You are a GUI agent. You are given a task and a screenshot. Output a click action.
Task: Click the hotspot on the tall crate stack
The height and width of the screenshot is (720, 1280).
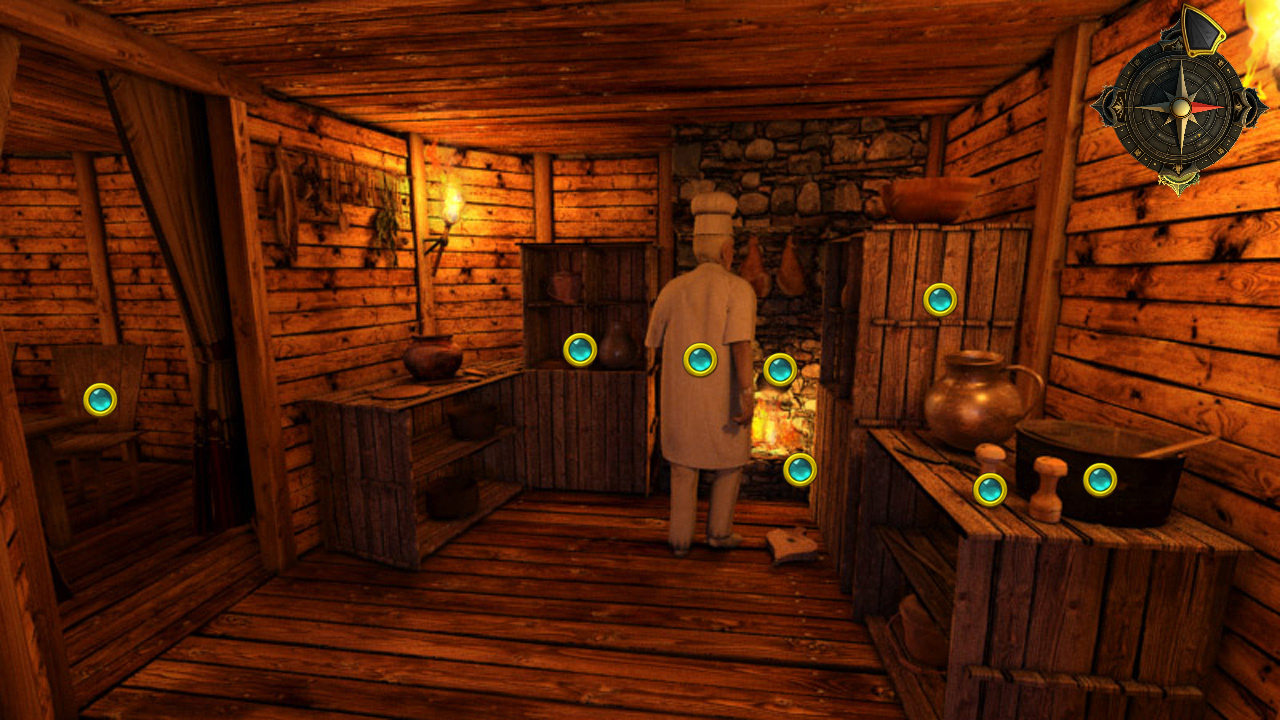pyautogui.click(x=941, y=298)
